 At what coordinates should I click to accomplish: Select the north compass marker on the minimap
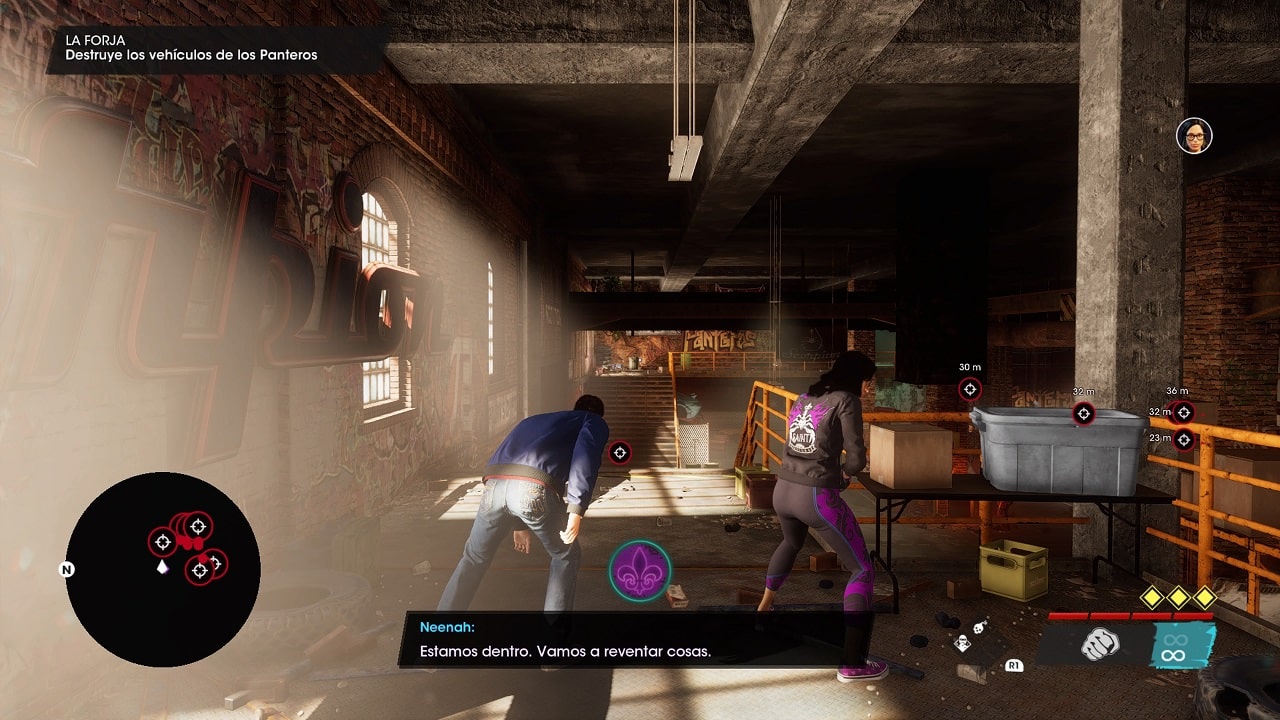(x=67, y=570)
